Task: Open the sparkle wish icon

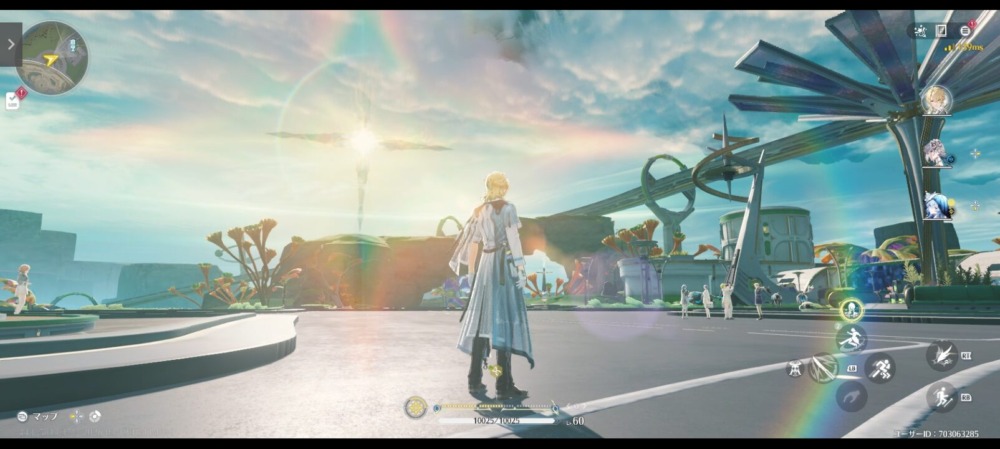Action: (x=918, y=31)
